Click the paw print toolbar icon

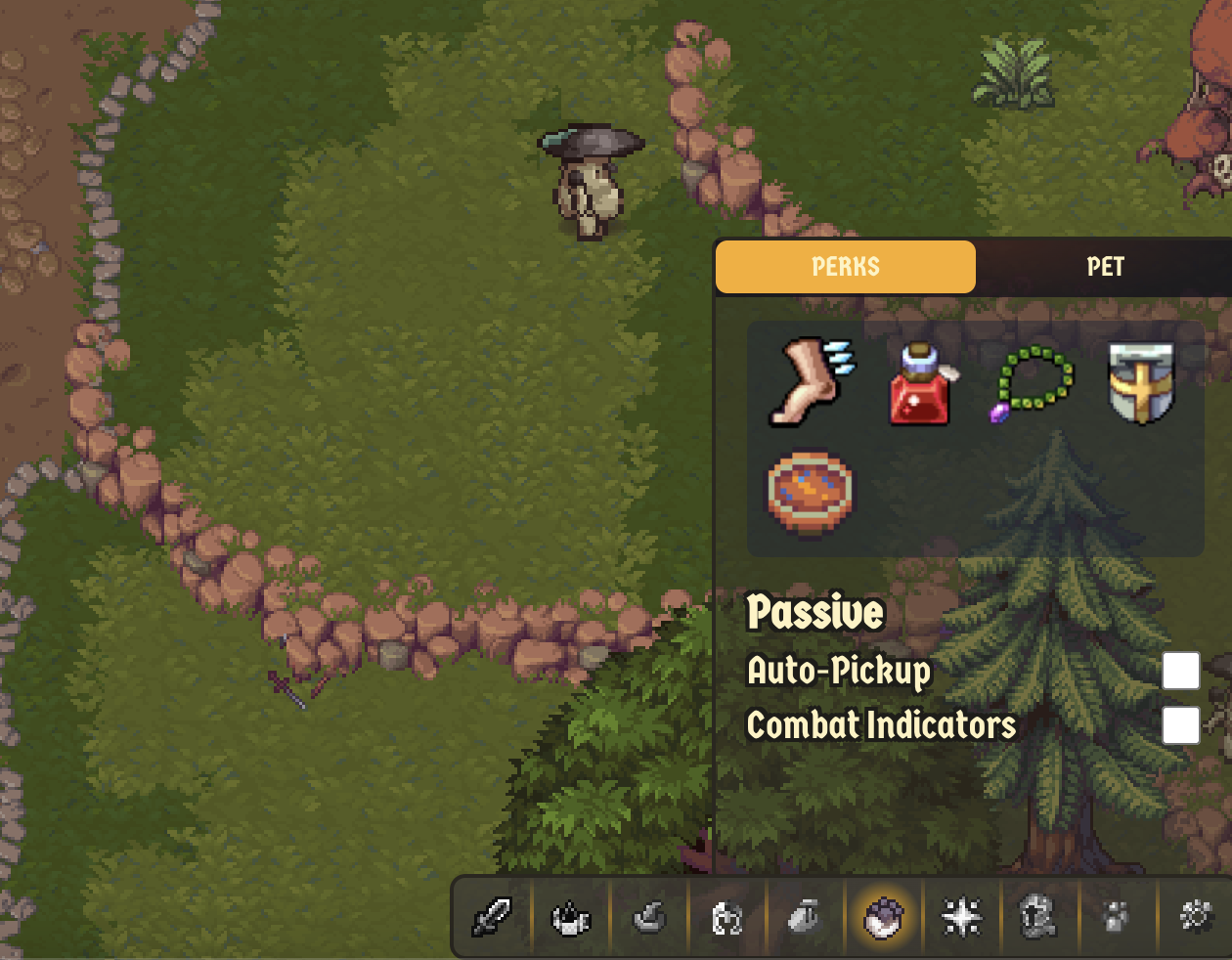(x=1116, y=918)
